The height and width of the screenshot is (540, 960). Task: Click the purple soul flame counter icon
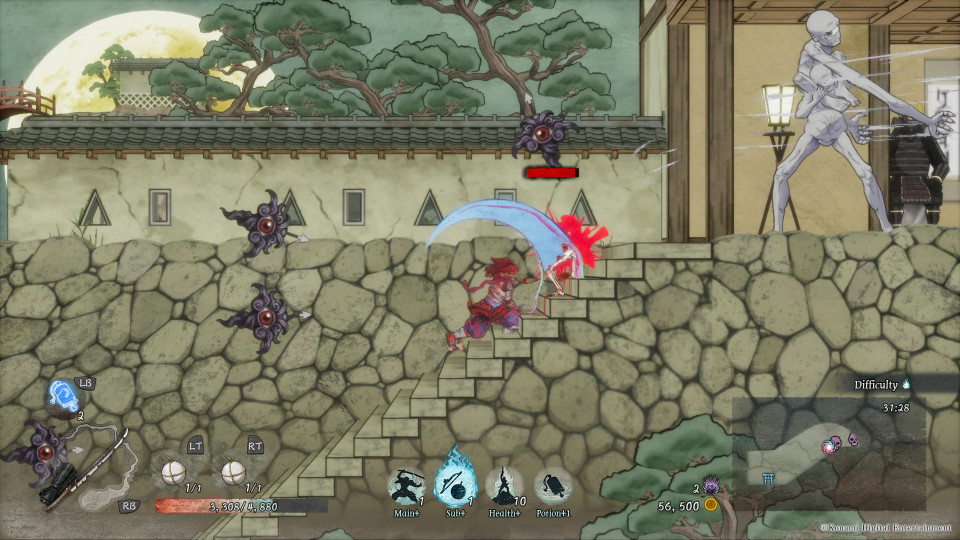712,486
